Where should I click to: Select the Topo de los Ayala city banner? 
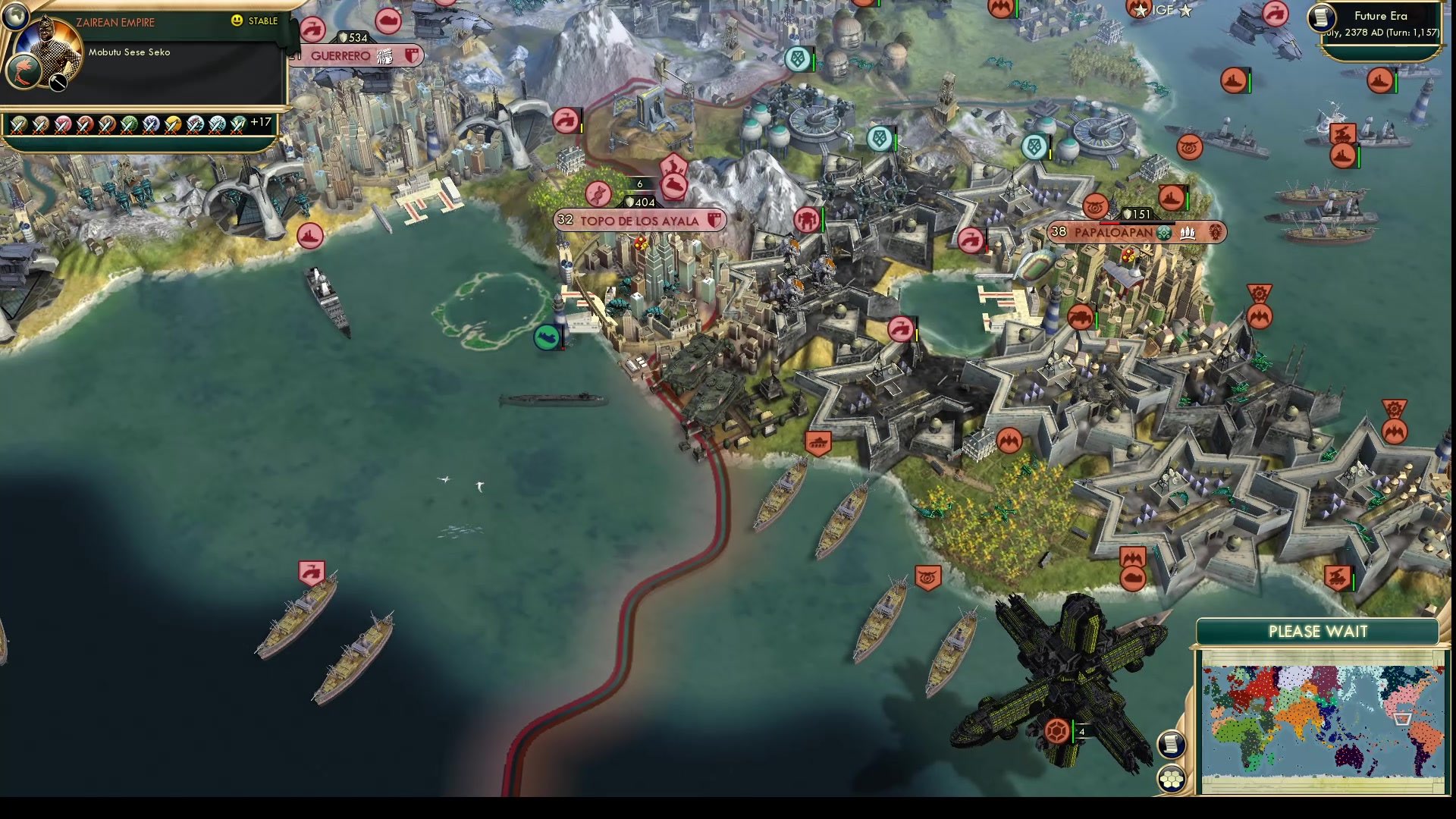pyautogui.click(x=639, y=220)
